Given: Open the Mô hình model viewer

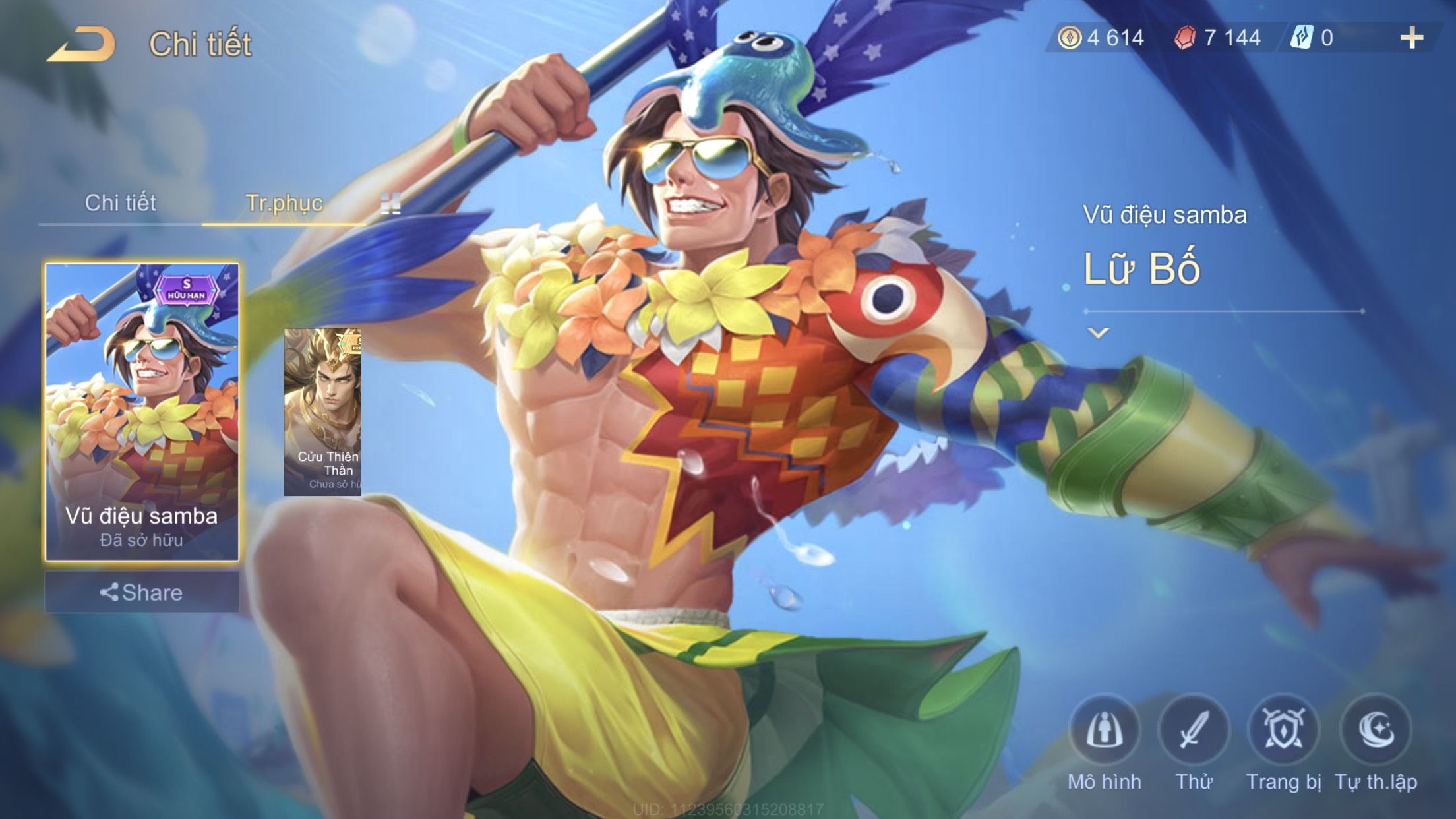Looking at the screenshot, I should (x=1105, y=731).
